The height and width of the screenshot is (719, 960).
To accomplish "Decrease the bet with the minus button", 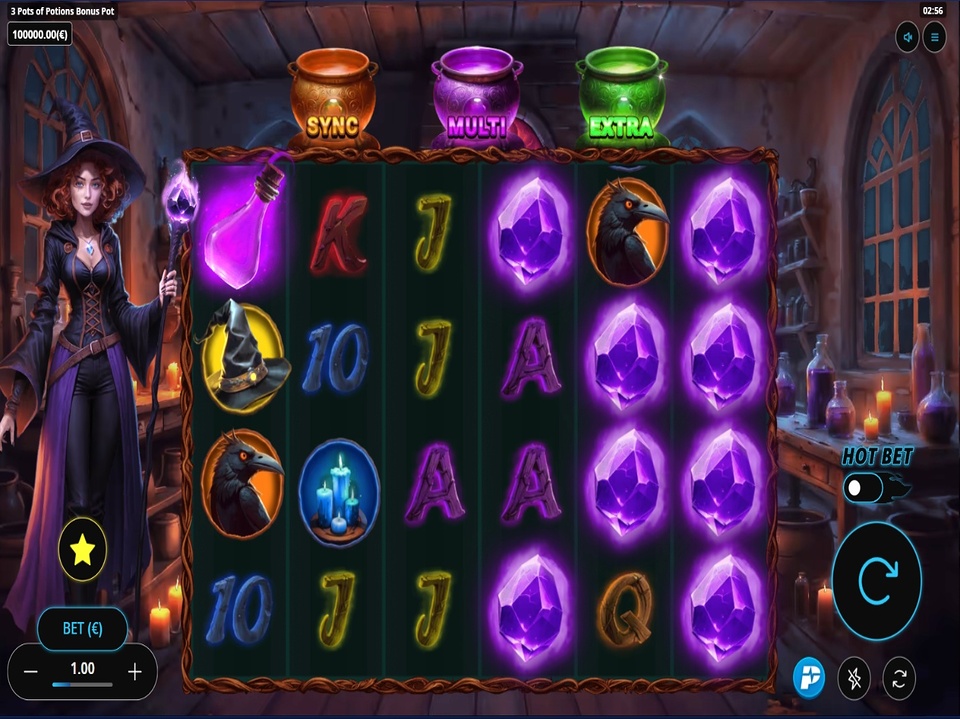I will coord(30,671).
